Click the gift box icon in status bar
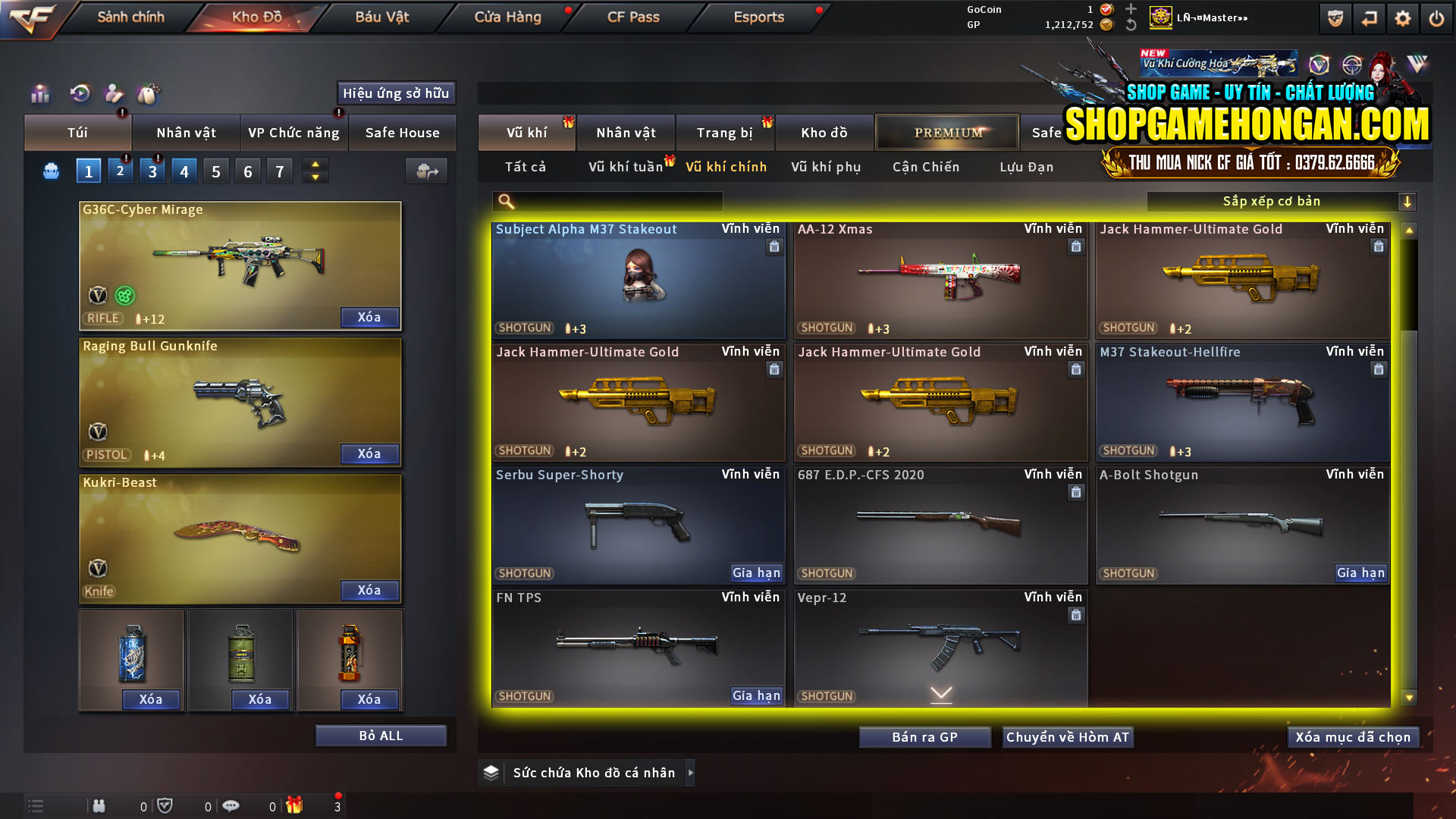The width and height of the screenshot is (1456, 819). [x=296, y=805]
